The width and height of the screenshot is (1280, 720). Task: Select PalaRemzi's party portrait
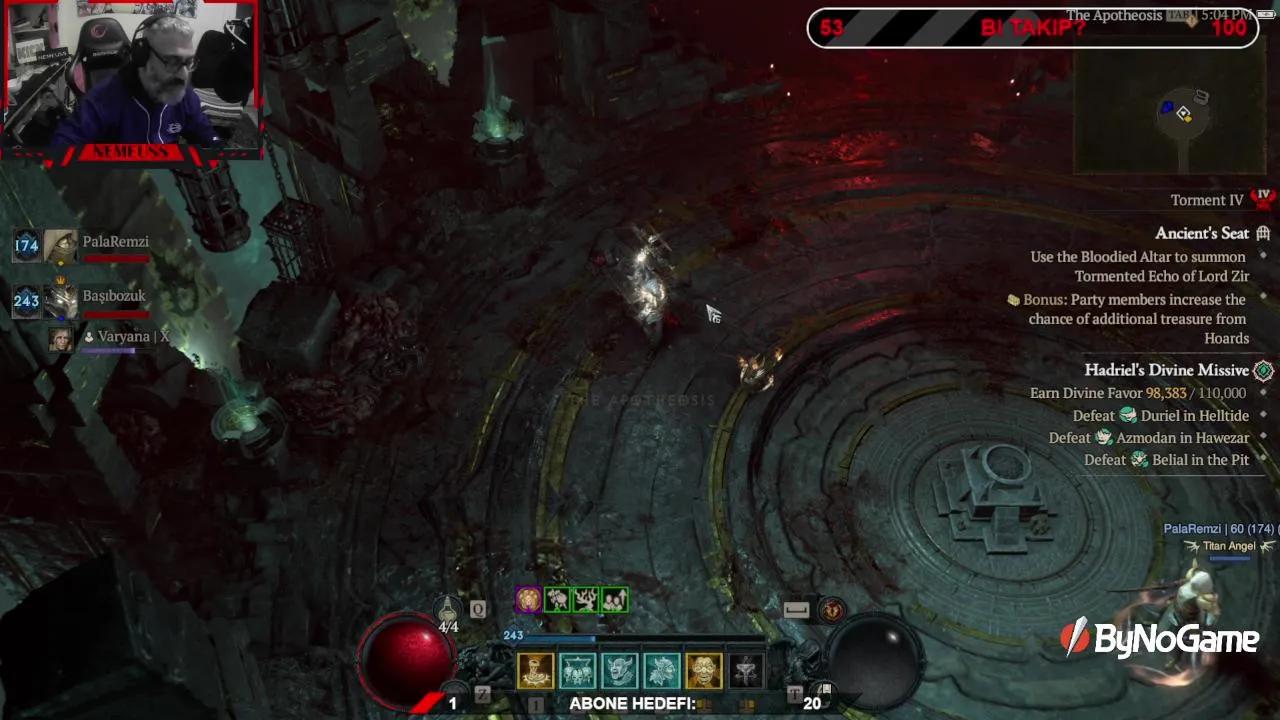pos(61,246)
